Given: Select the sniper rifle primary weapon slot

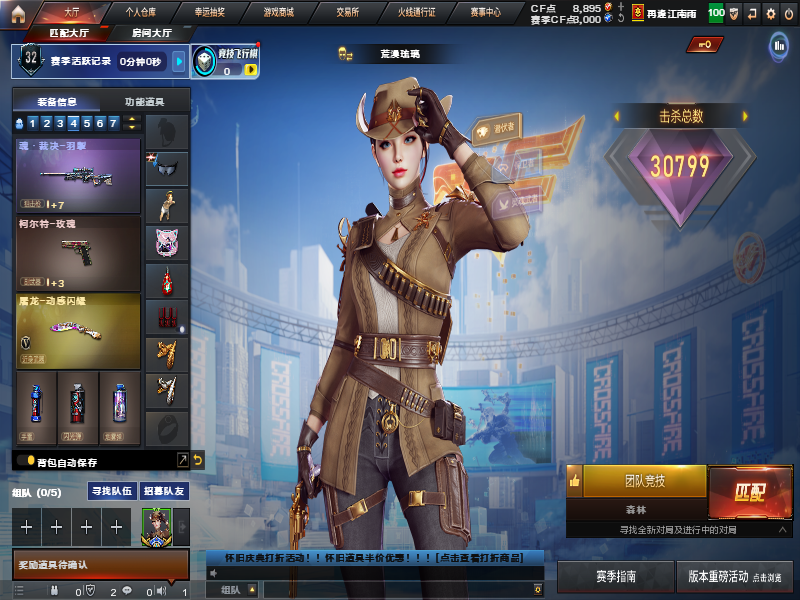Looking at the screenshot, I should pos(78,175).
